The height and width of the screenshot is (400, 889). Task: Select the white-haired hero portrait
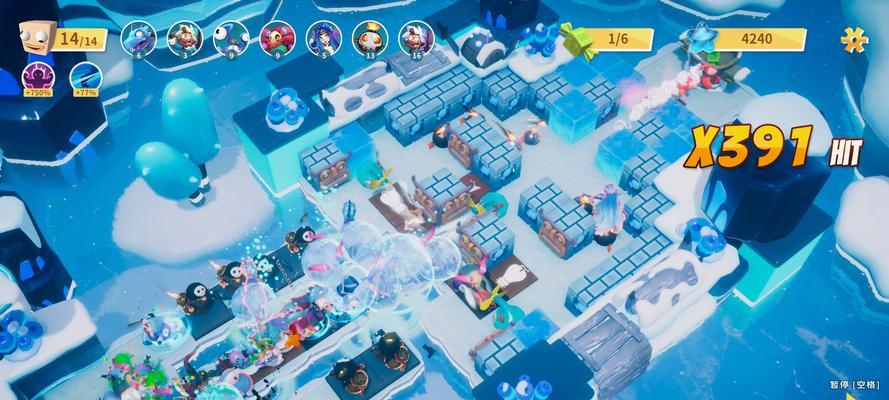[x=415, y=38]
